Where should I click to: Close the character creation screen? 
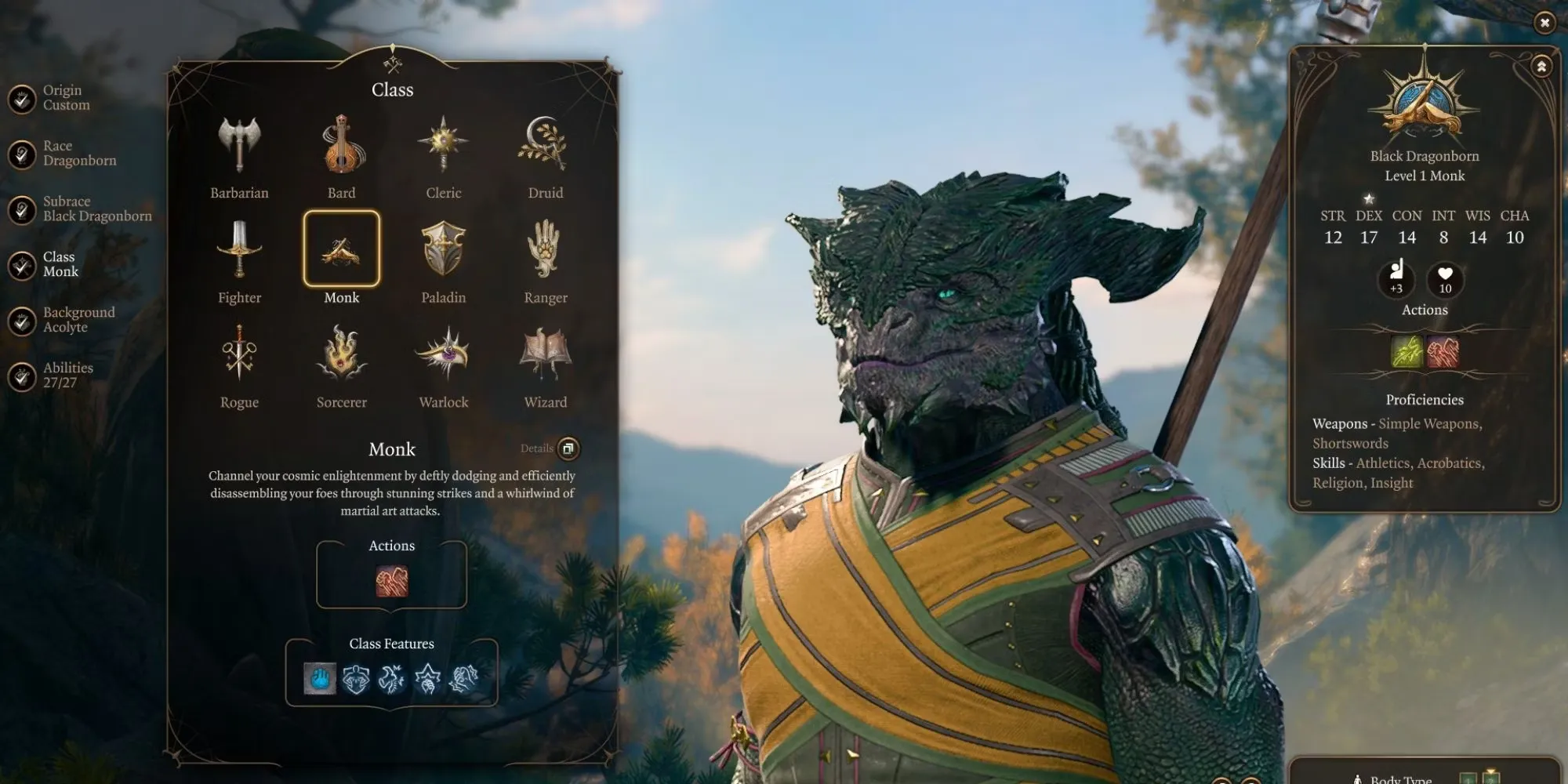[x=1544, y=23]
